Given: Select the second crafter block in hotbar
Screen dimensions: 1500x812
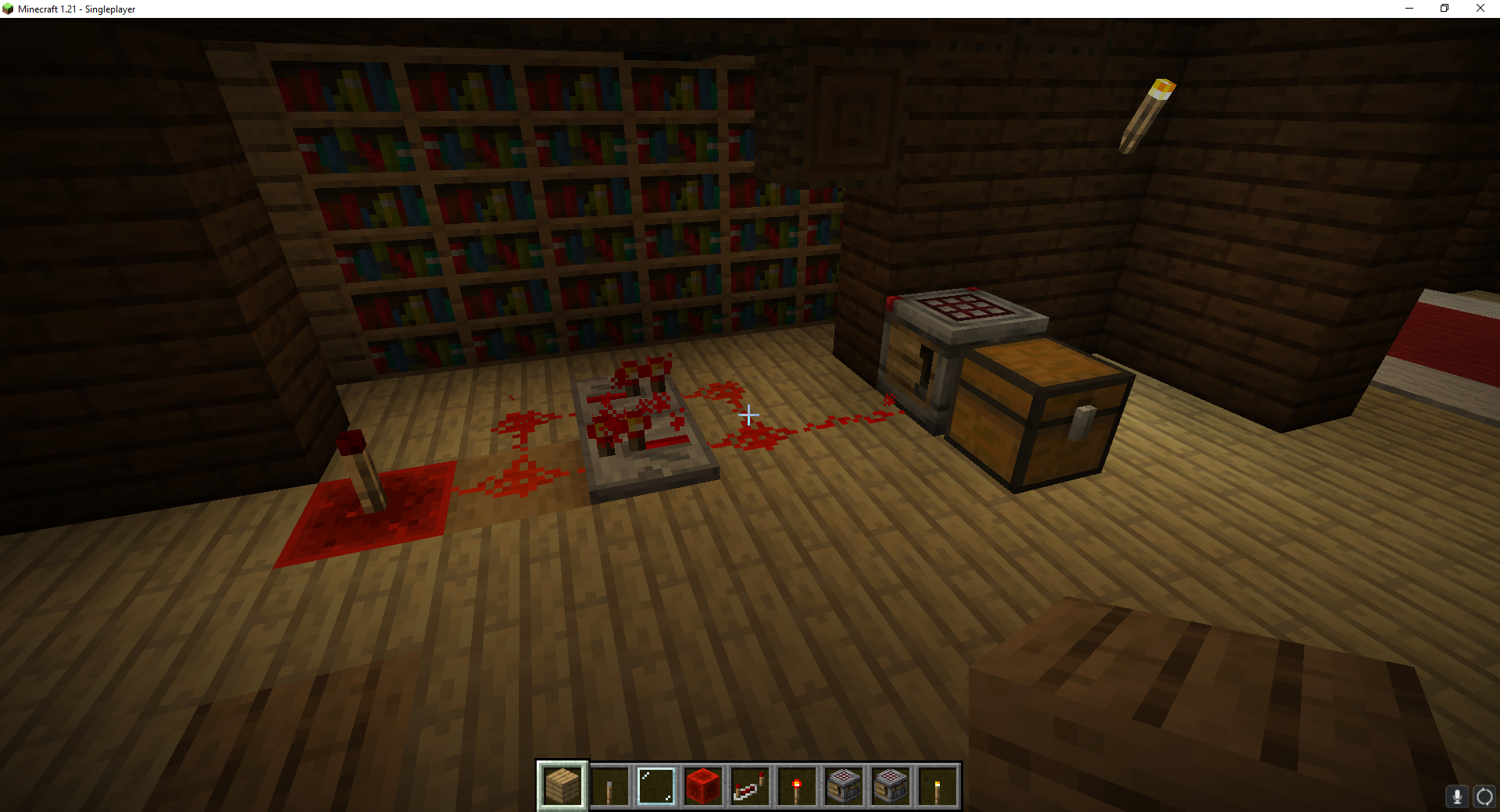Looking at the screenshot, I should 891,785.
